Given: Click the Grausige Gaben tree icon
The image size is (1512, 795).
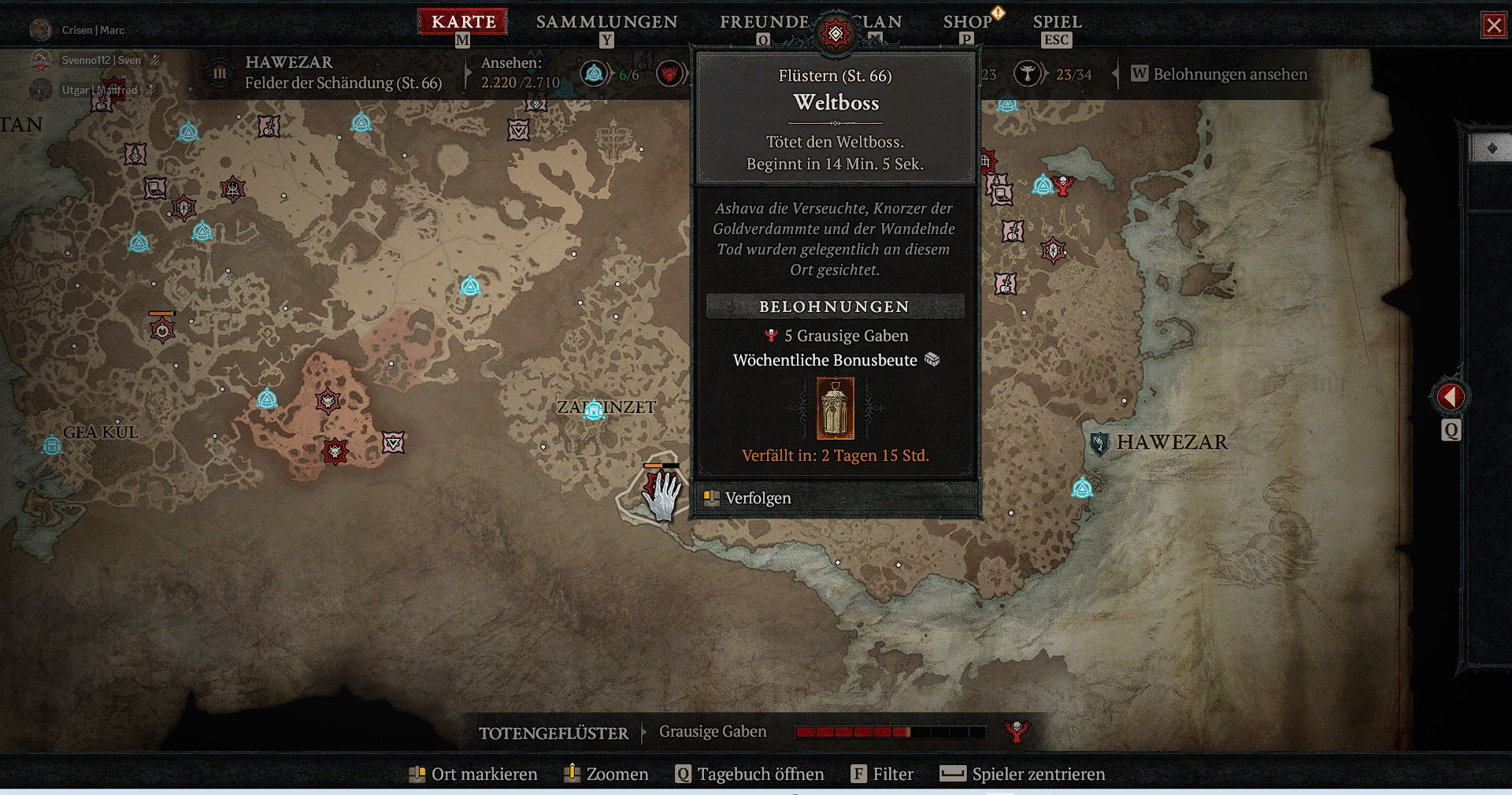Looking at the screenshot, I should [1017, 731].
